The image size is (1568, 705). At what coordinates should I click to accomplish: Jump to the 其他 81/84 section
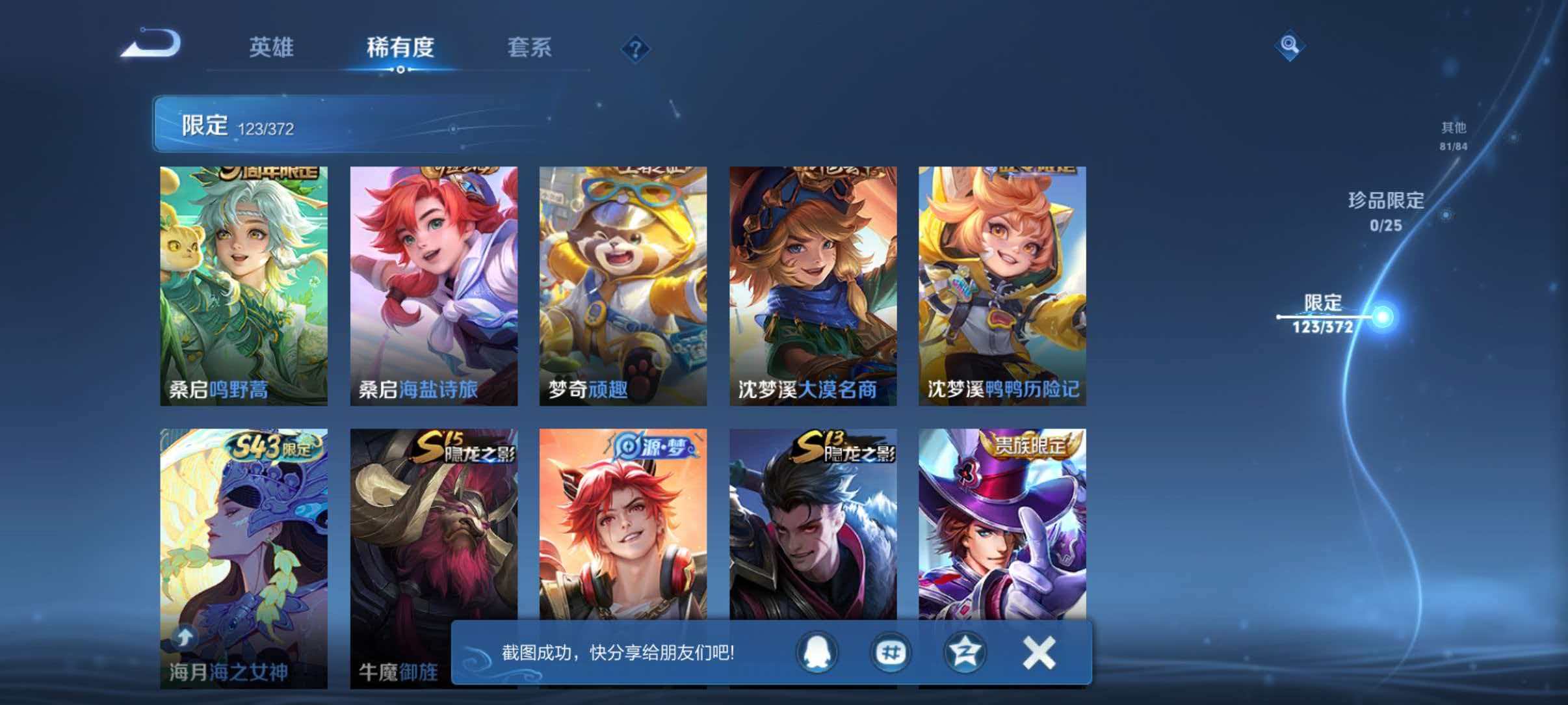pos(1454,137)
